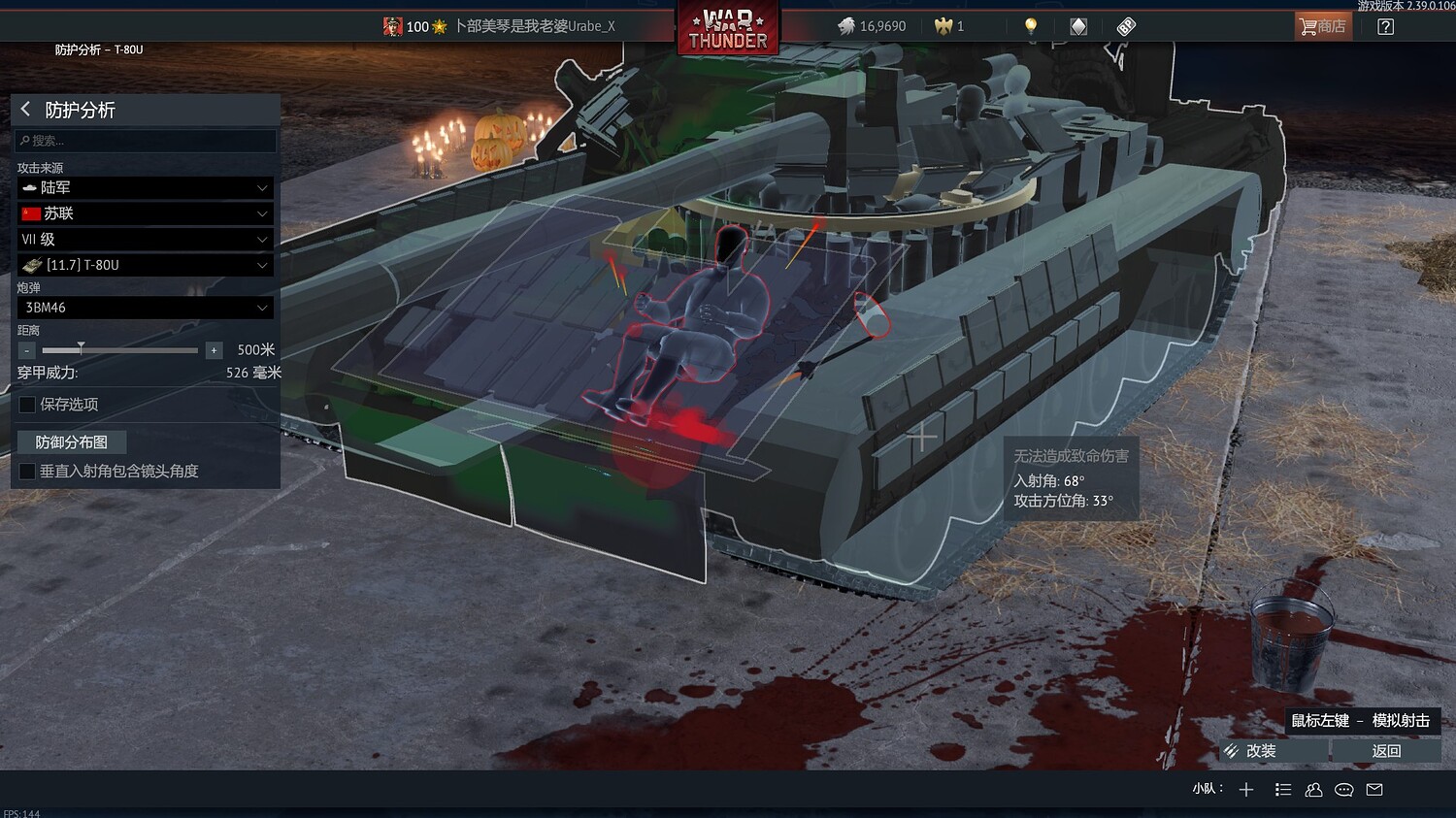The image size is (1456, 818).
Task: Enable the 保存选项 checkbox
Action: pos(26,405)
